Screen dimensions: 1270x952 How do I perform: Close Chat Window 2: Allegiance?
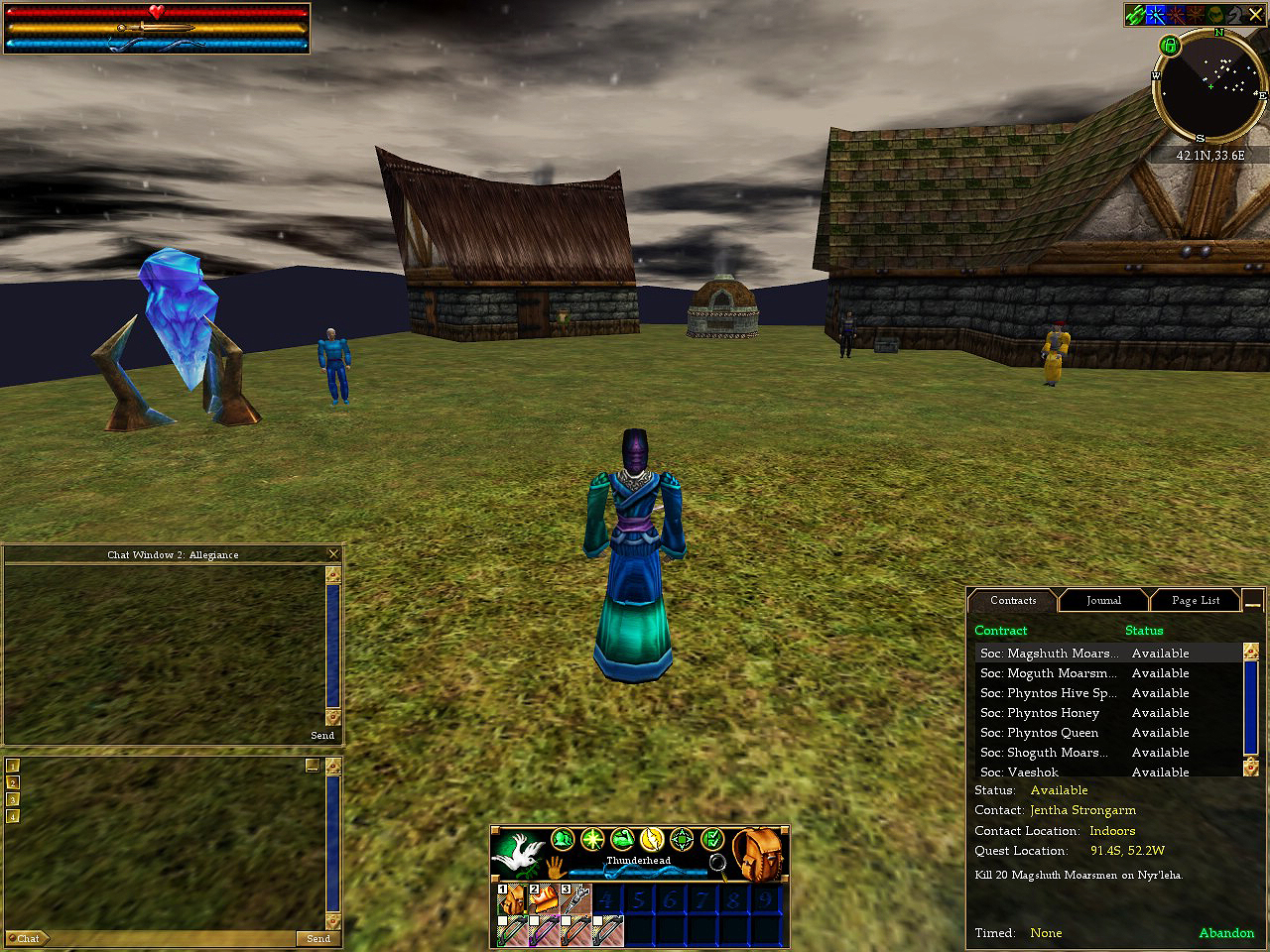[333, 554]
